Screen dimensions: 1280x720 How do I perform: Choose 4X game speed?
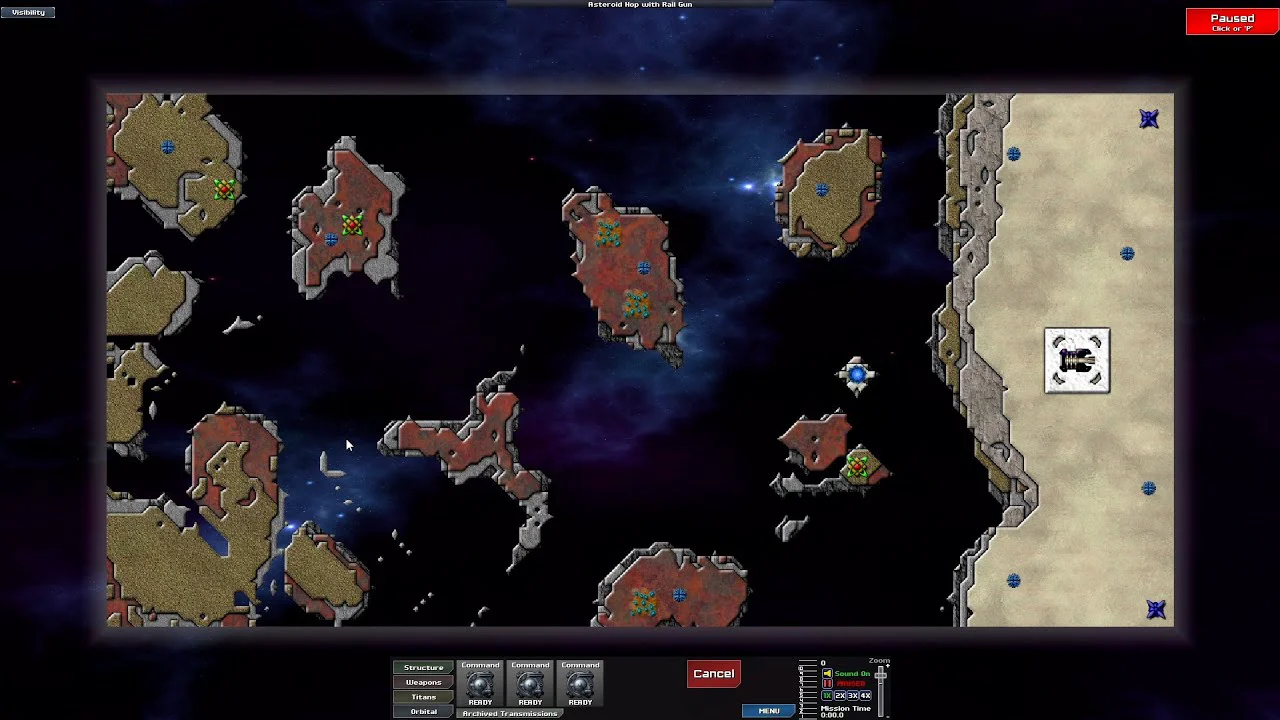[865, 695]
